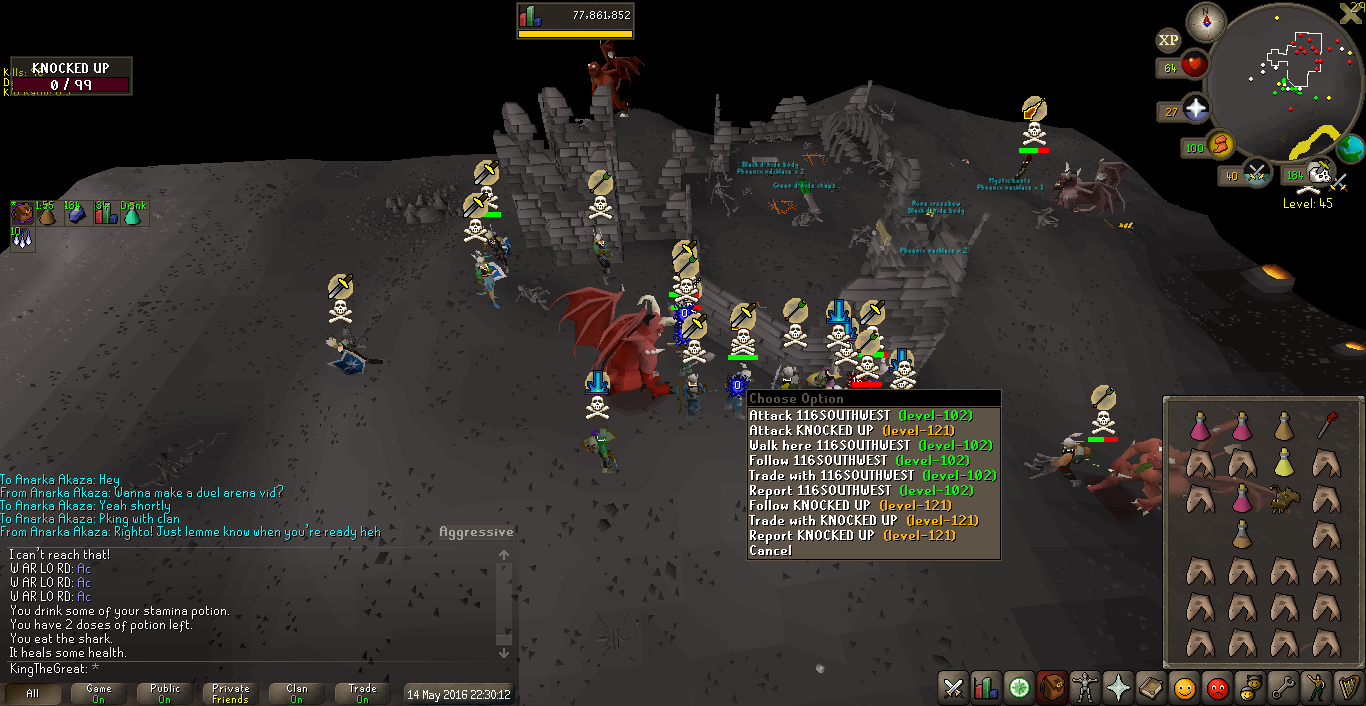Image resolution: width=1366 pixels, height=706 pixels.
Task: Open the prayer star tab
Action: [x=1117, y=688]
